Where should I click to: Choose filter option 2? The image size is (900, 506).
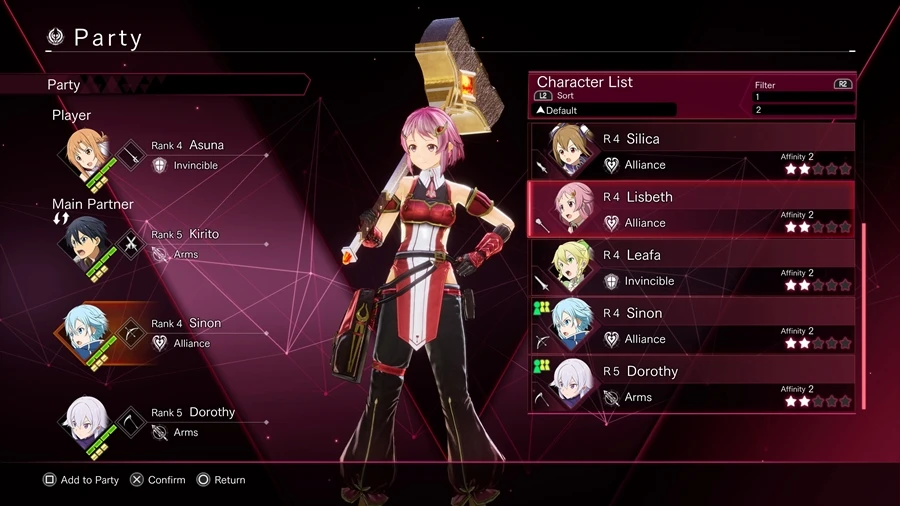point(803,110)
